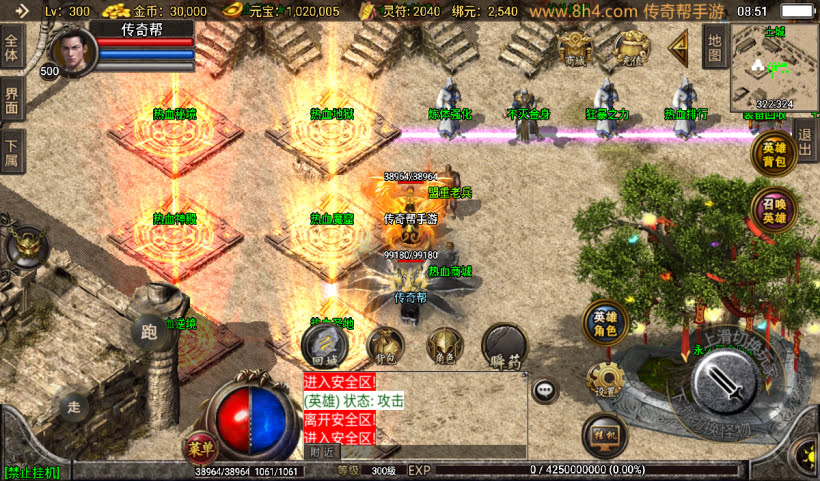The image size is (820, 481).
Task: Open the chat speech bubble button
Action: 545,390
